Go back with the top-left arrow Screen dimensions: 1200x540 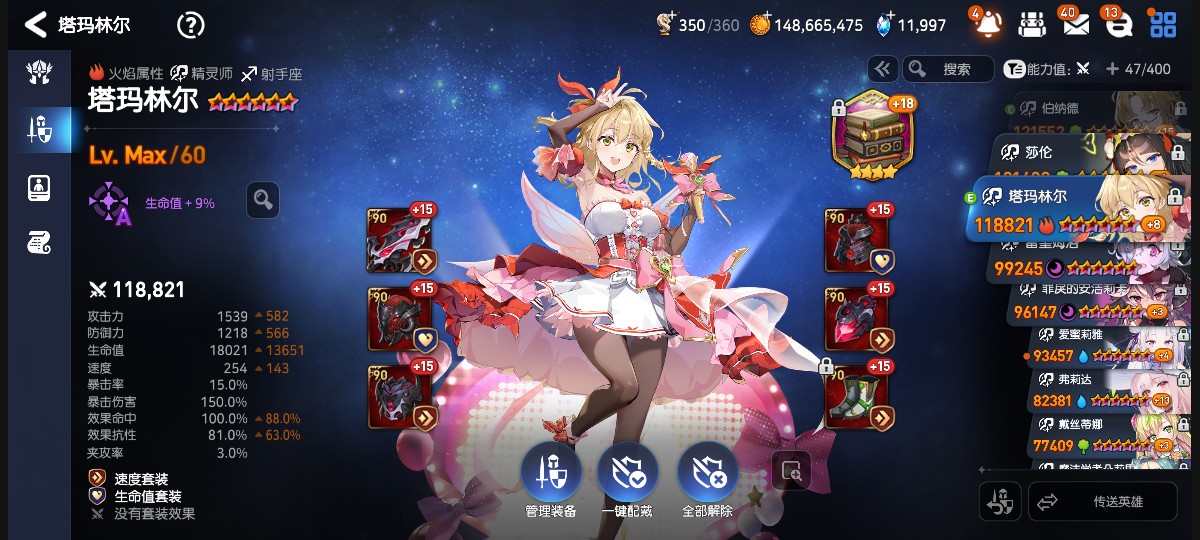pyautogui.click(x=36, y=24)
